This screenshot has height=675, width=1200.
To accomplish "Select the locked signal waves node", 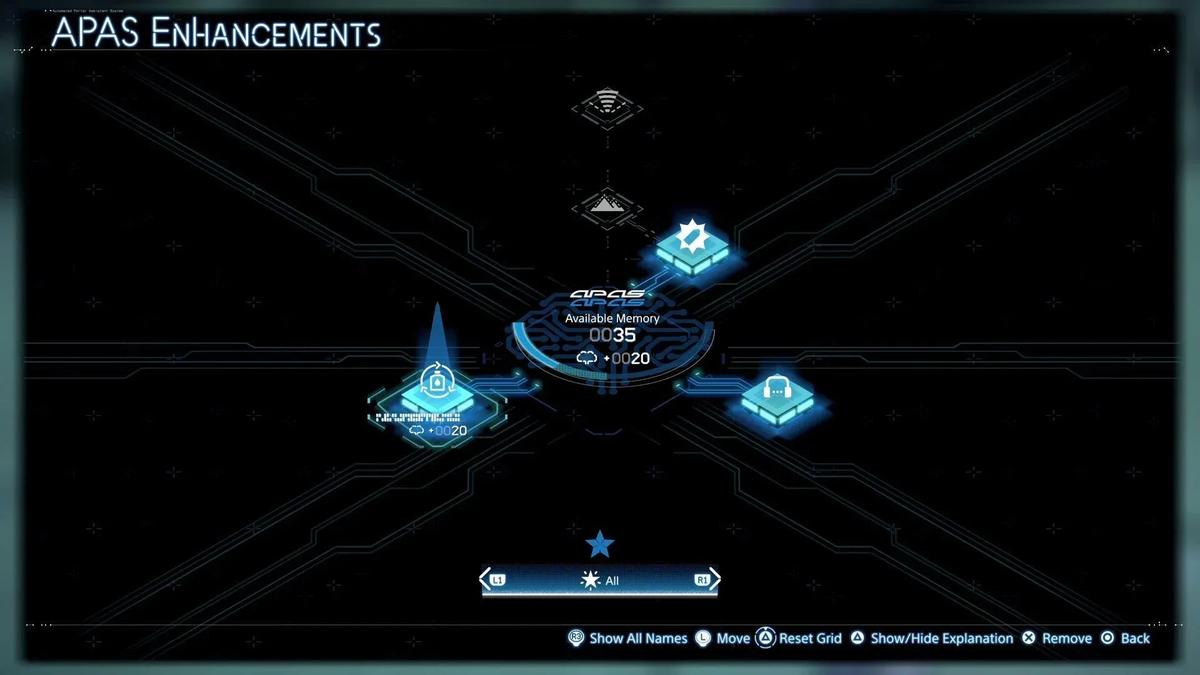I will 606,105.
